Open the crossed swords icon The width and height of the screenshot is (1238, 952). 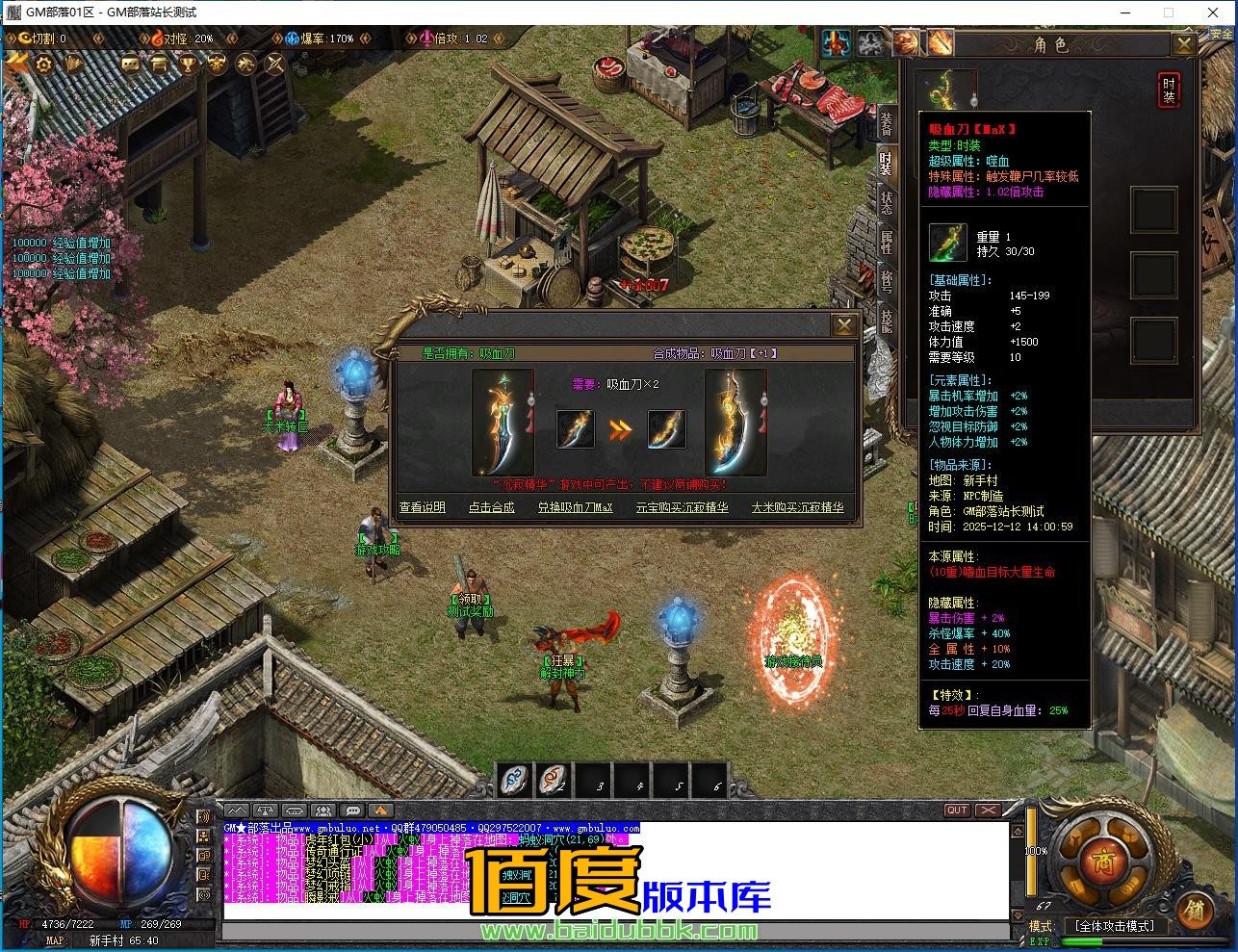coord(275,64)
